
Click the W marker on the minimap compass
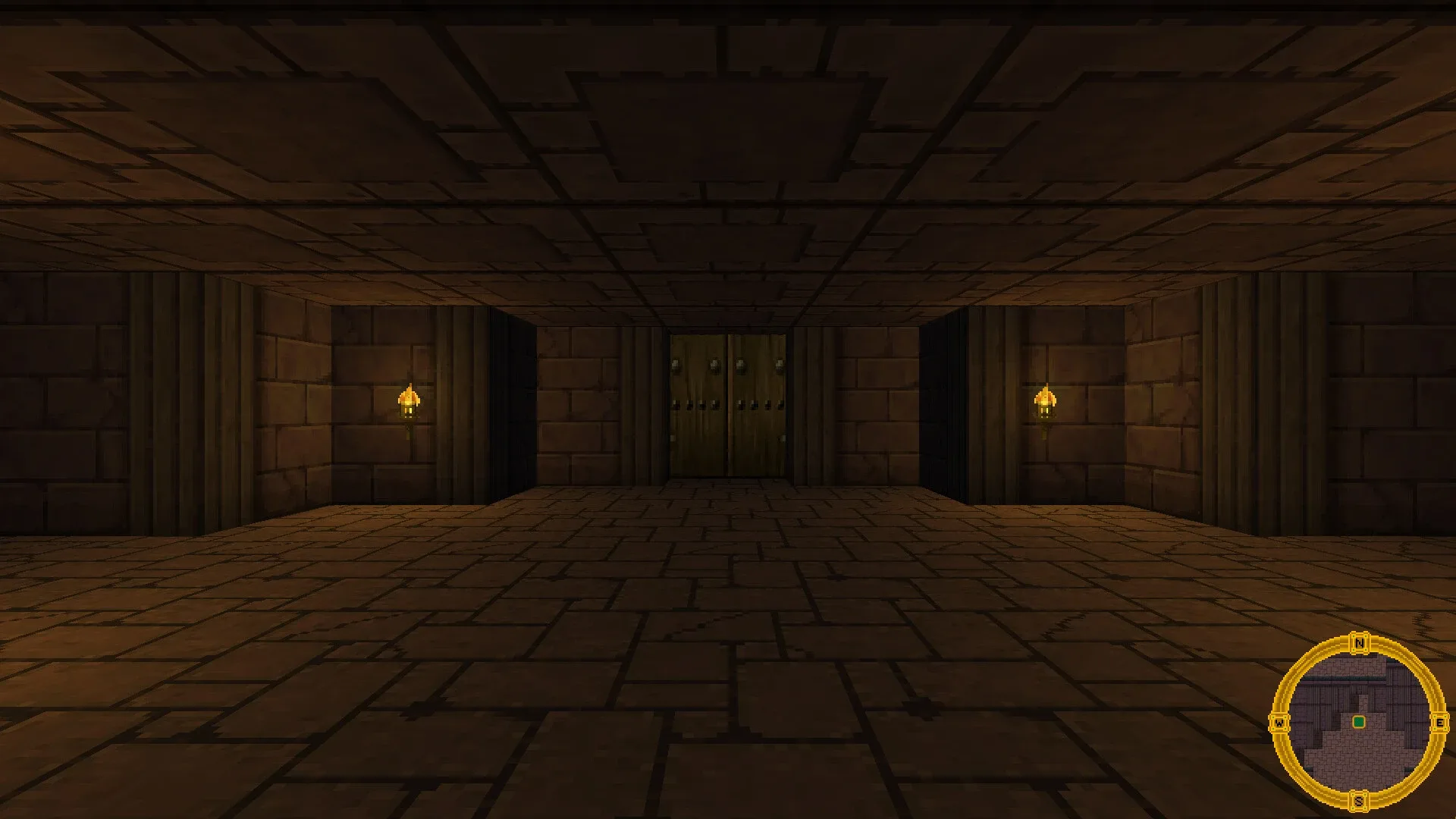click(x=1279, y=722)
